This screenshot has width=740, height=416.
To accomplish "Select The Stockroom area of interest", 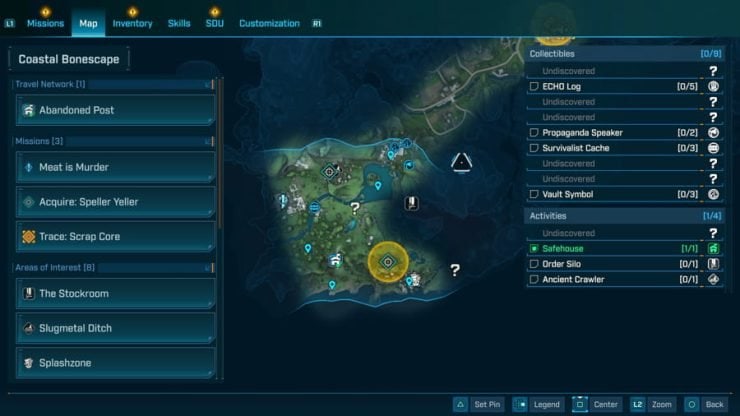I will pos(115,294).
